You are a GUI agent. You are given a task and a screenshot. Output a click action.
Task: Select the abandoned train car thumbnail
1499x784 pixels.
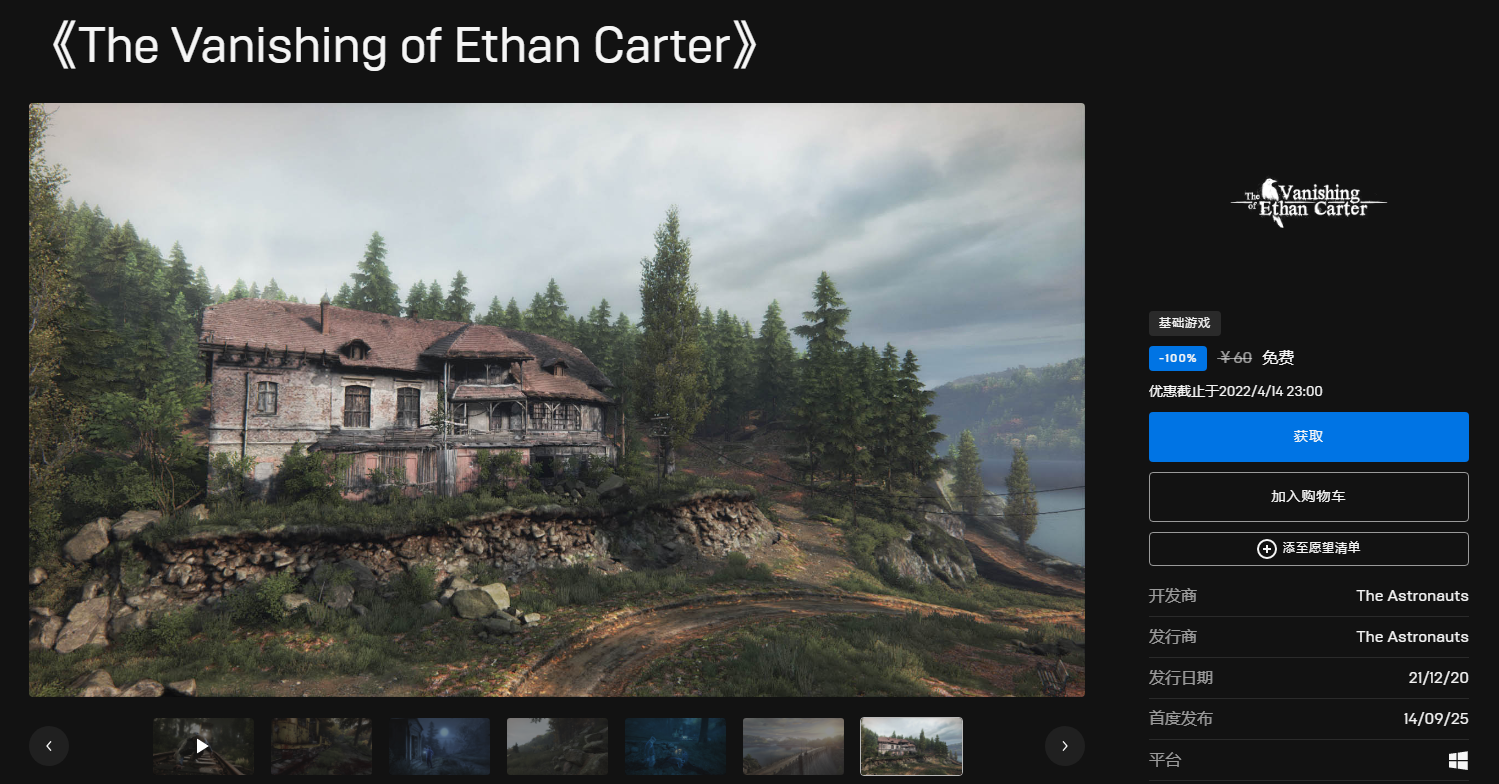(321, 746)
